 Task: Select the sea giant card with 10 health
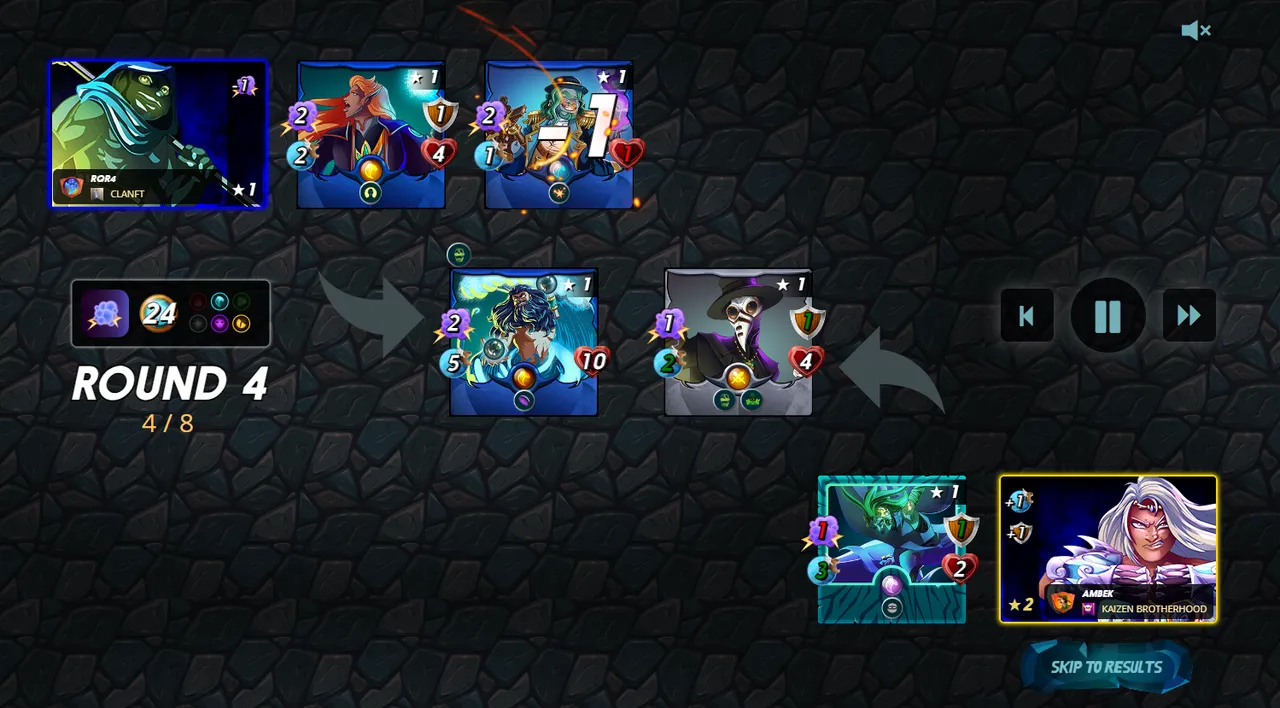tap(523, 342)
